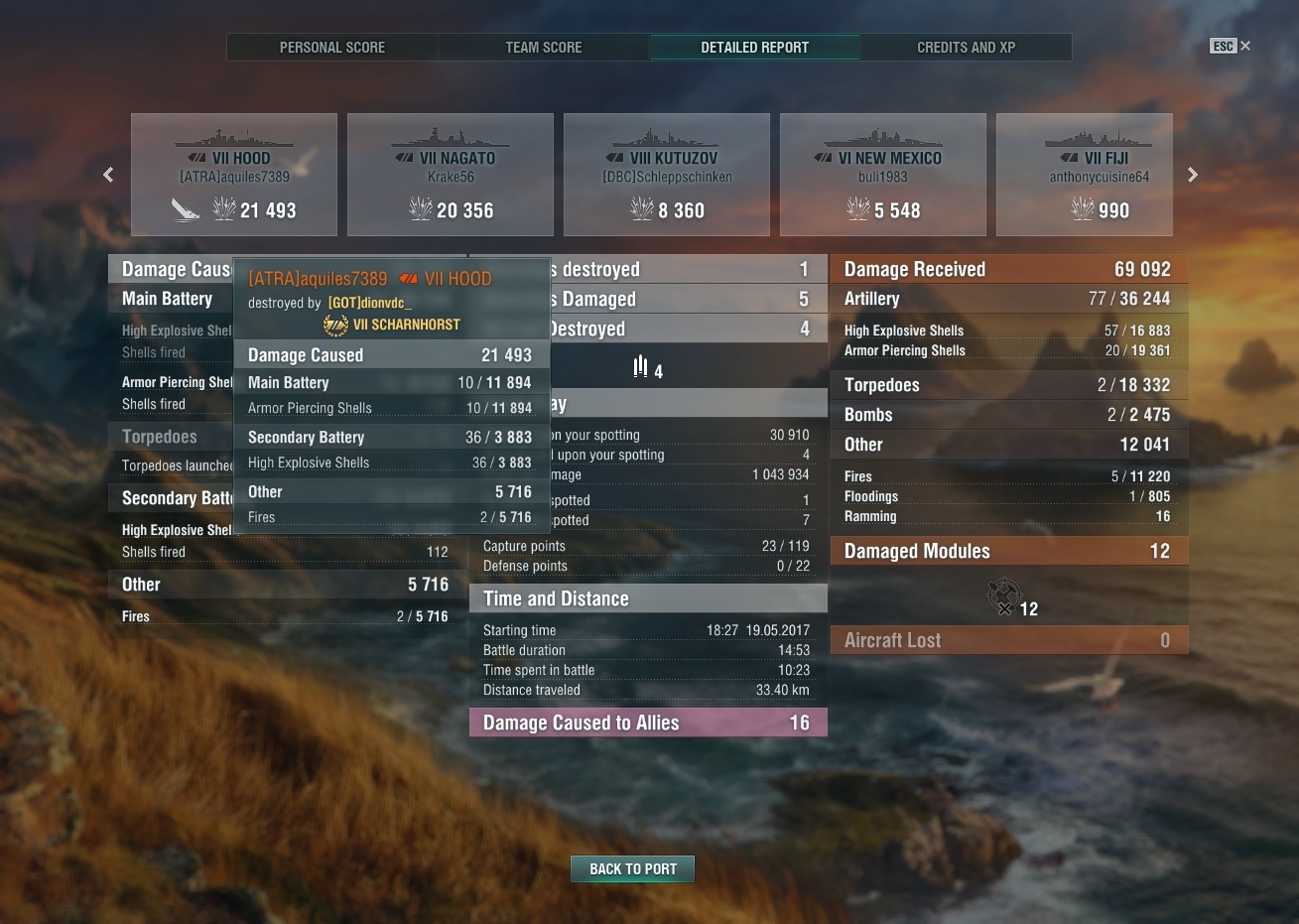Pick the VIII Kutuzov Schleppschinken card
Screen dimensions: 1299x924
[667, 175]
